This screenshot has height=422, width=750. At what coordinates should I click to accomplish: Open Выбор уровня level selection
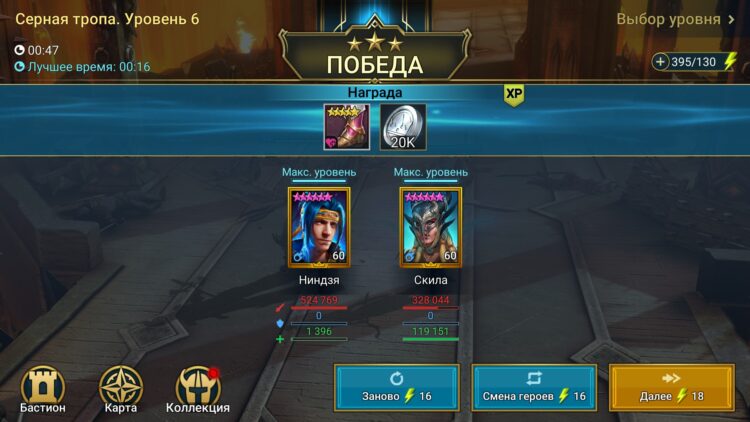point(675,19)
